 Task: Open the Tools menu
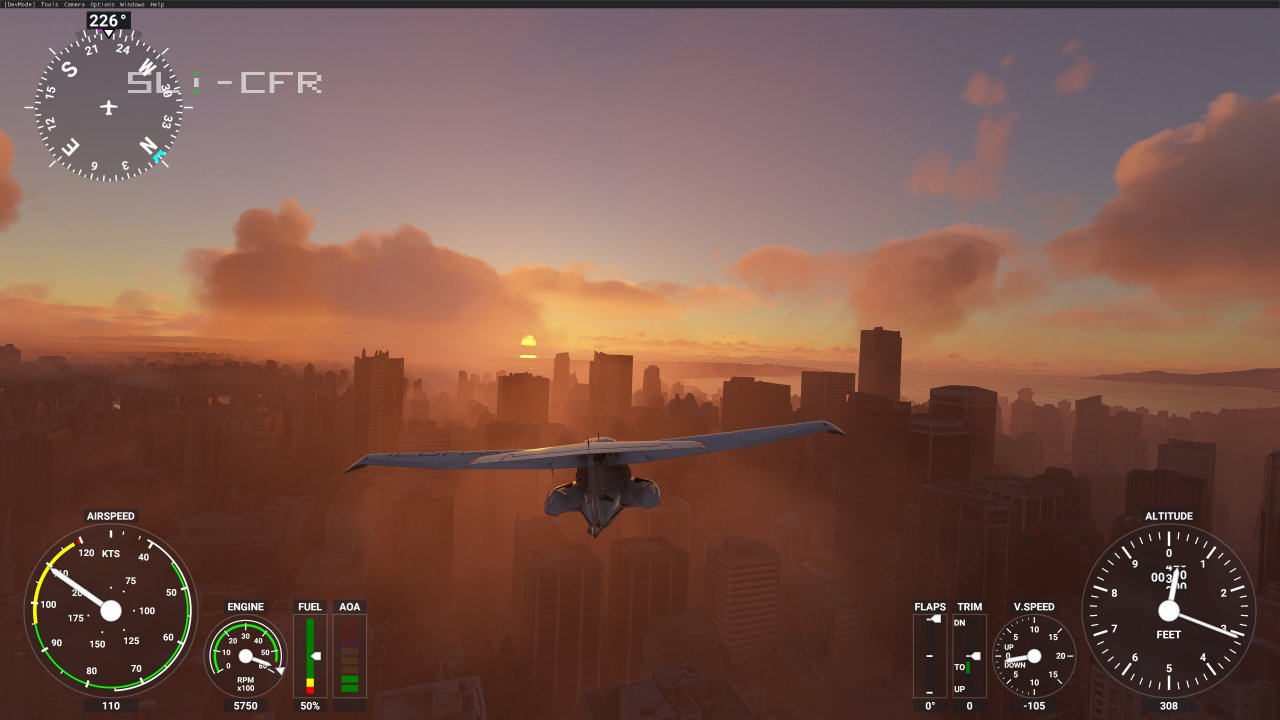tap(50, 4)
